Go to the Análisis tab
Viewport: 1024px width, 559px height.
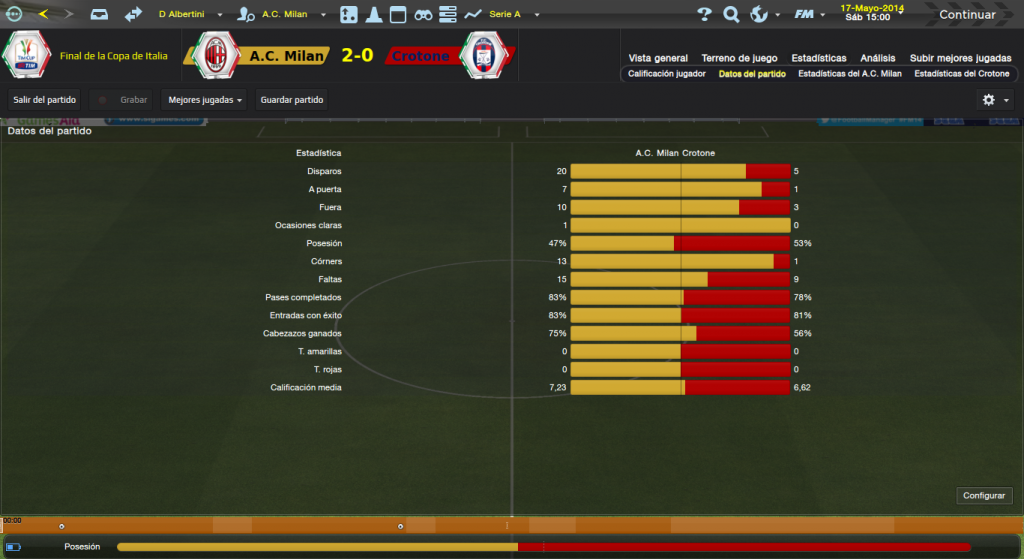(878, 58)
